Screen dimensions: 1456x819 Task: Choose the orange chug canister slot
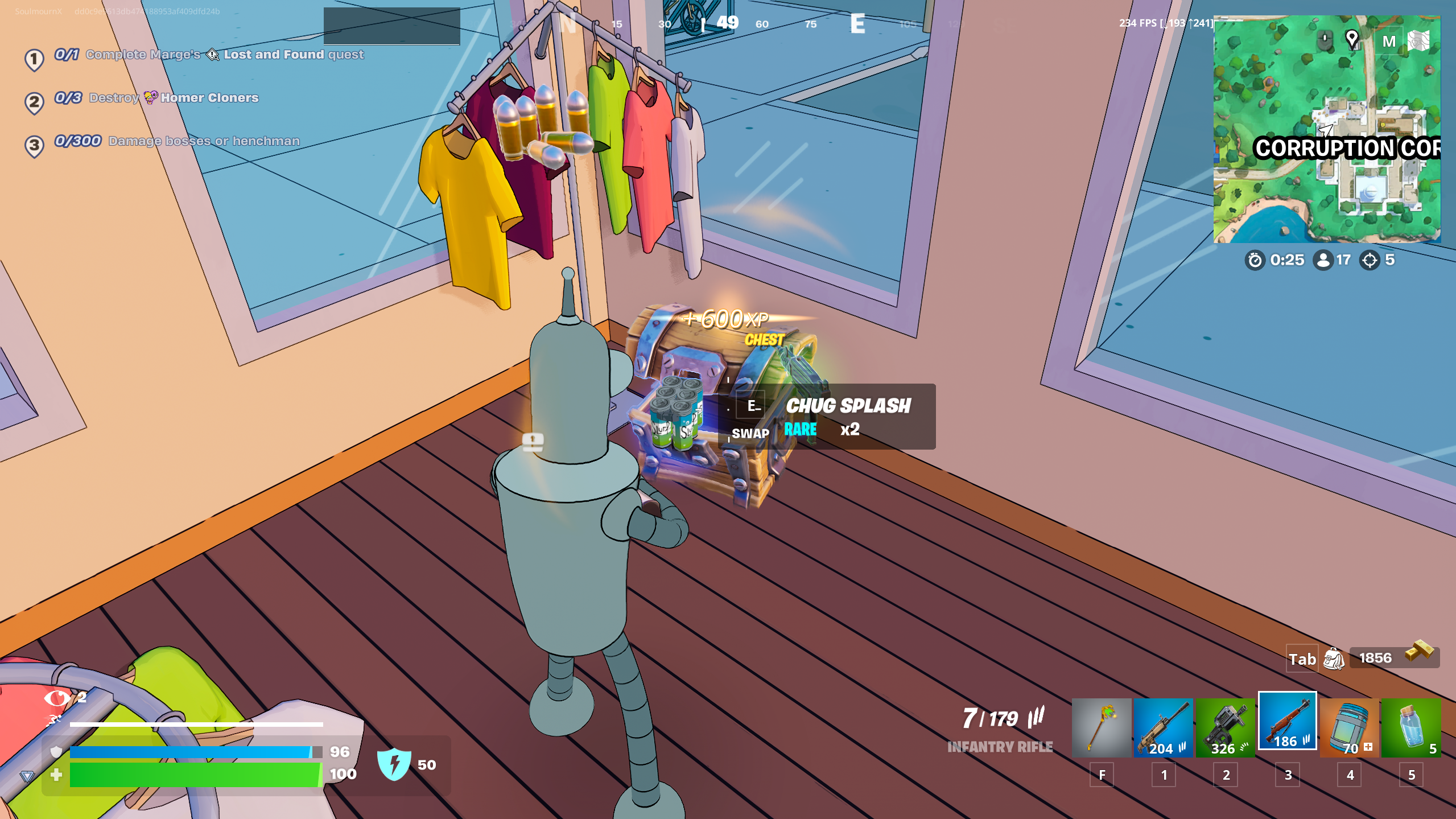(1349, 727)
